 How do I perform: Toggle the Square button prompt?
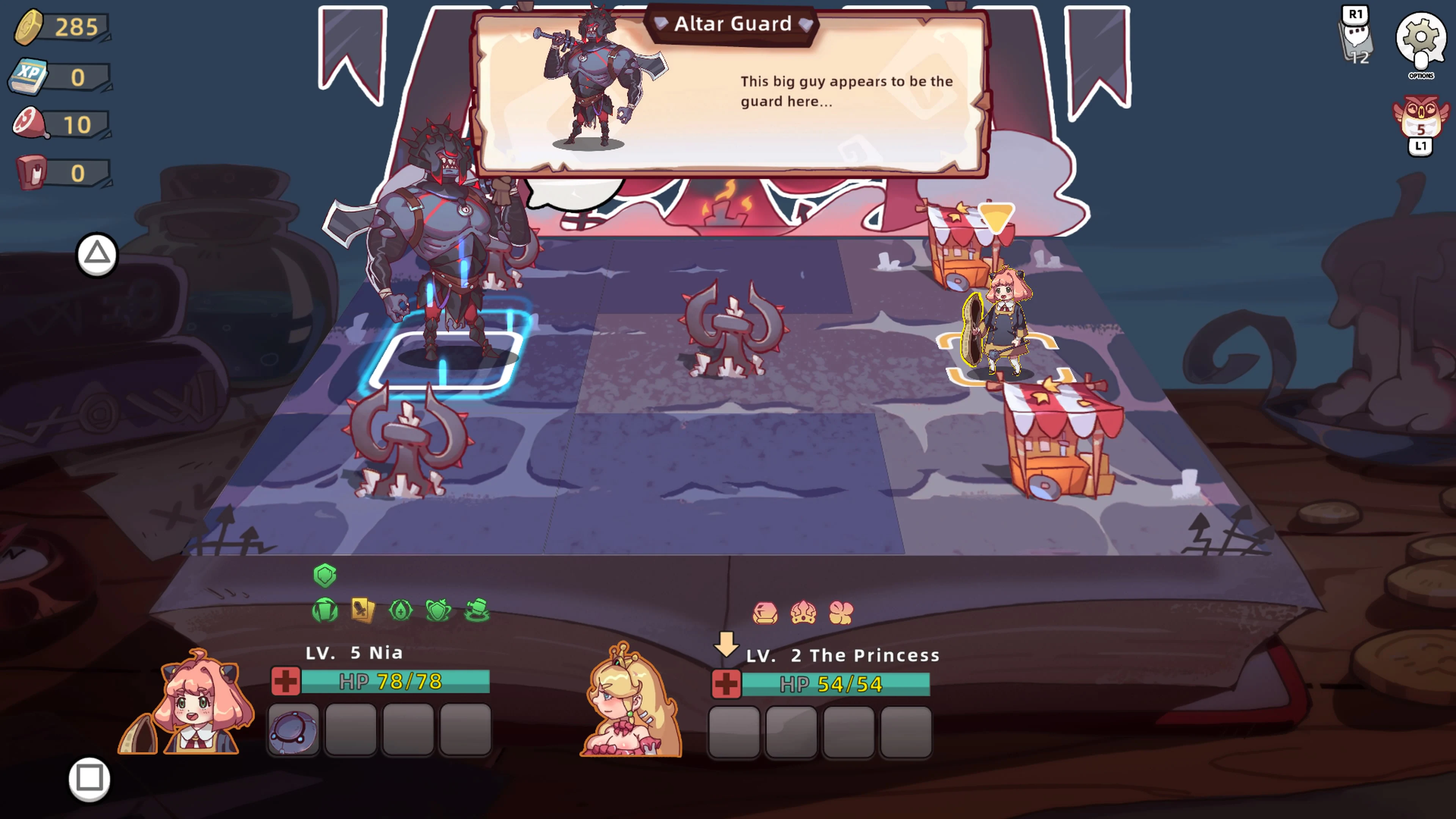(91, 778)
